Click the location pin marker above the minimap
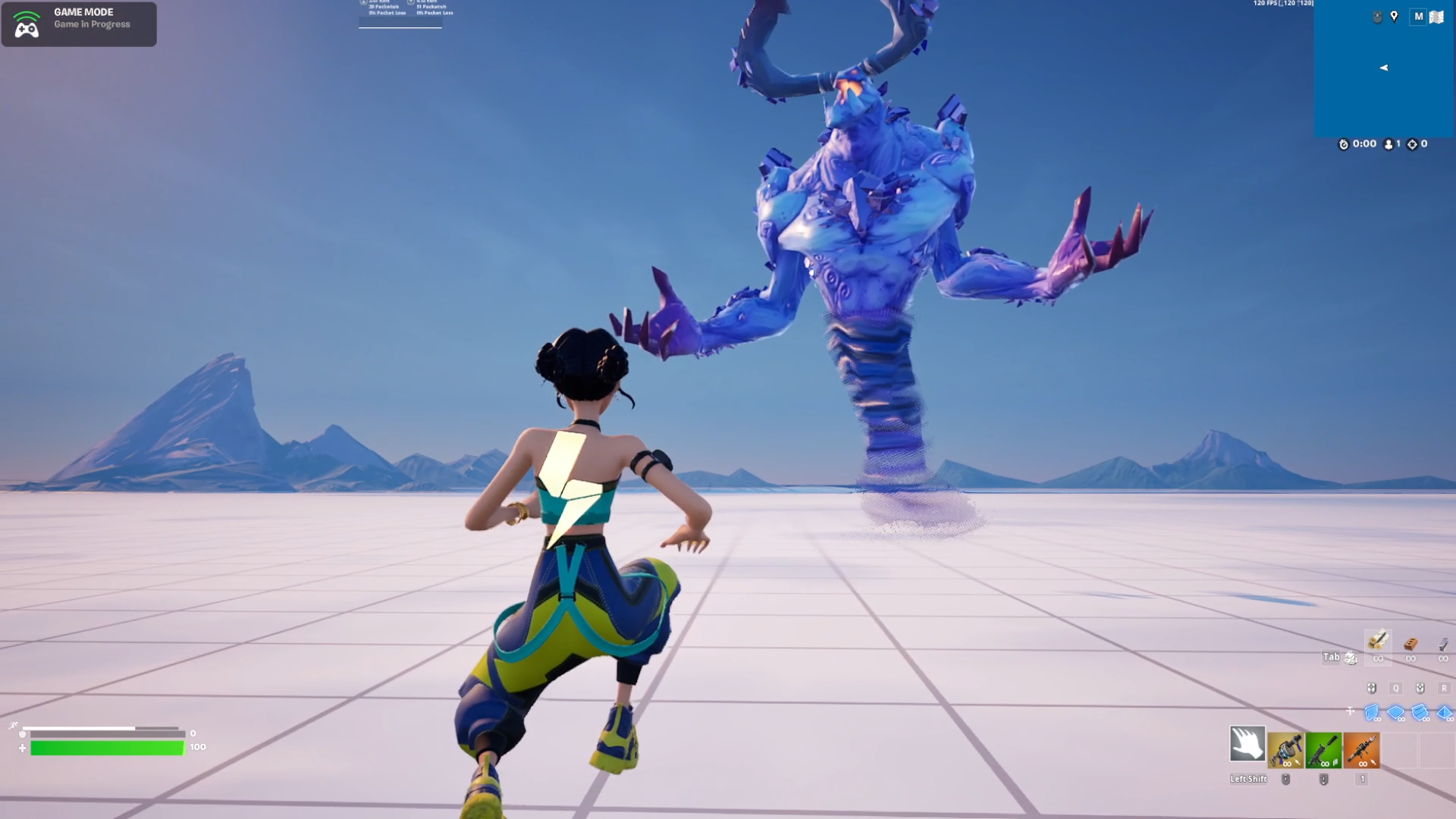The height and width of the screenshot is (819, 1456). click(x=1394, y=17)
